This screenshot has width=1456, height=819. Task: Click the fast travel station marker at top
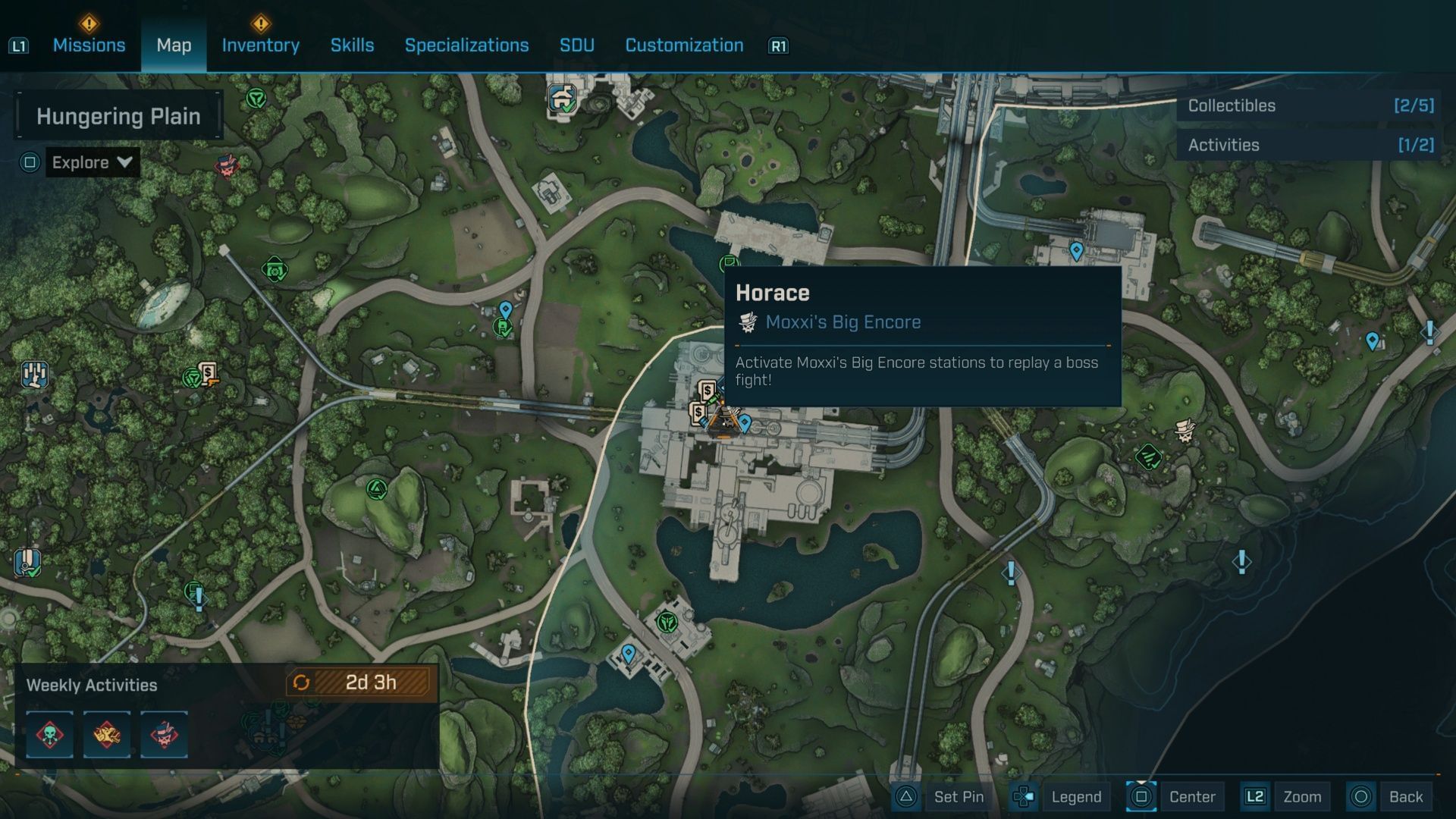click(562, 99)
